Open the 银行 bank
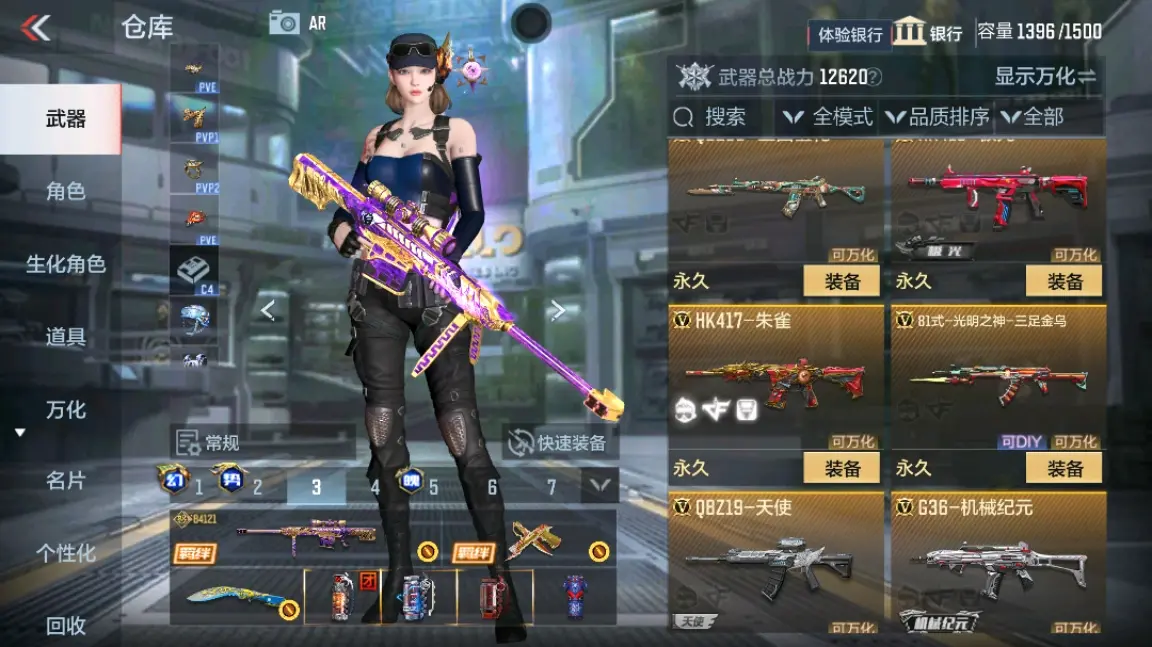 (927, 32)
